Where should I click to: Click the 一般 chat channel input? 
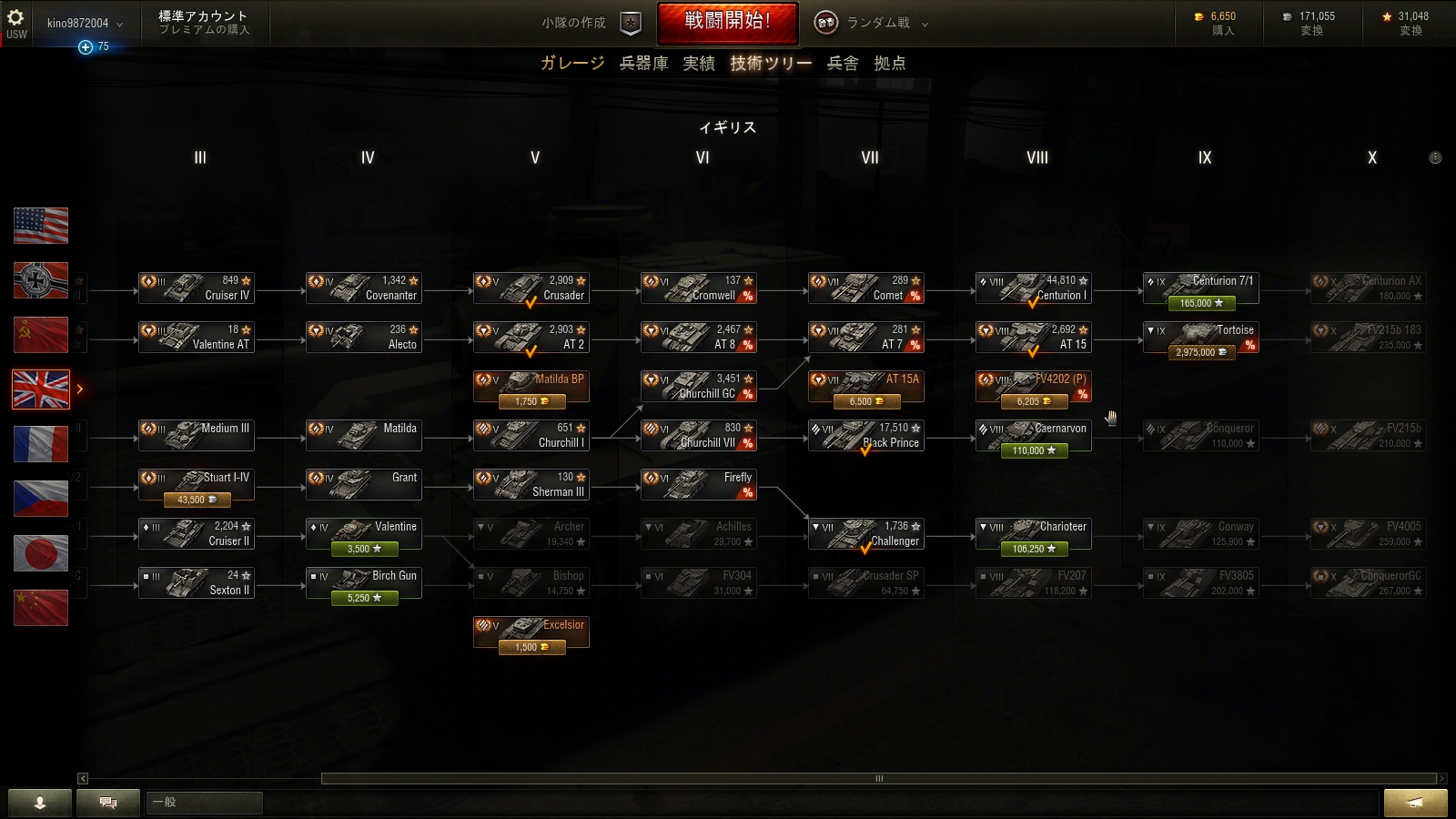point(205,802)
